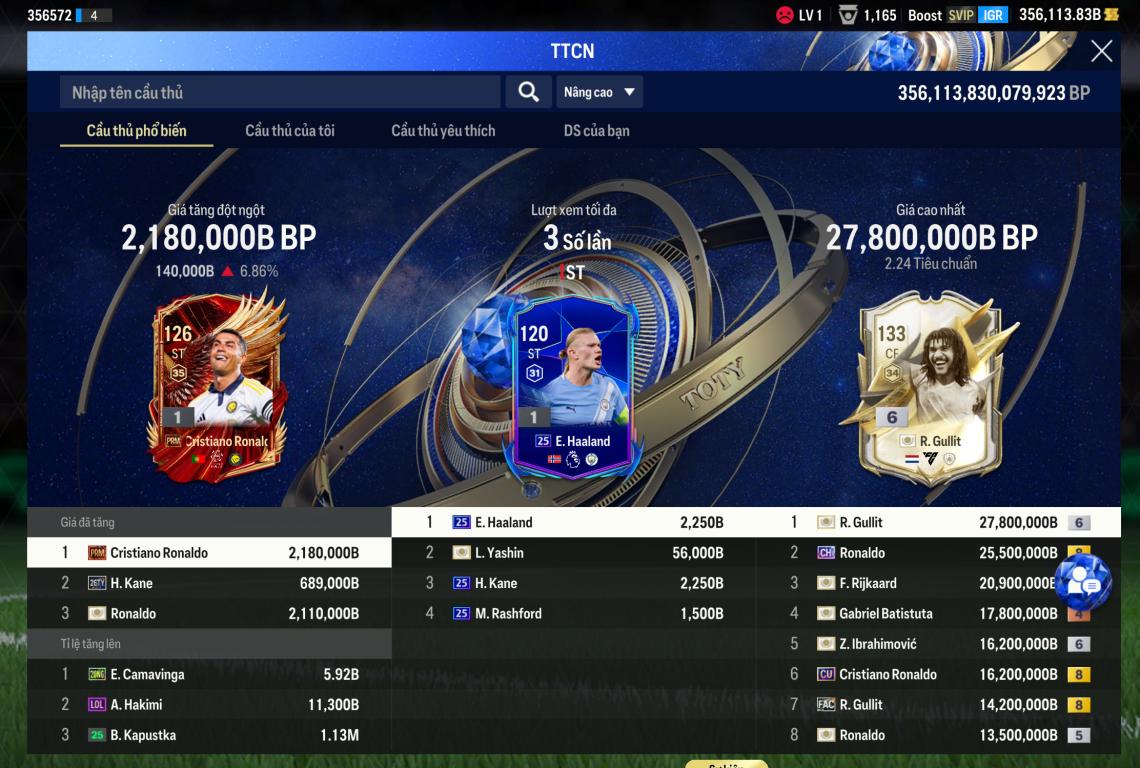Select the DS của bạn tab
The width and height of the screenshot is (1140, 768).
click(596, 131)
